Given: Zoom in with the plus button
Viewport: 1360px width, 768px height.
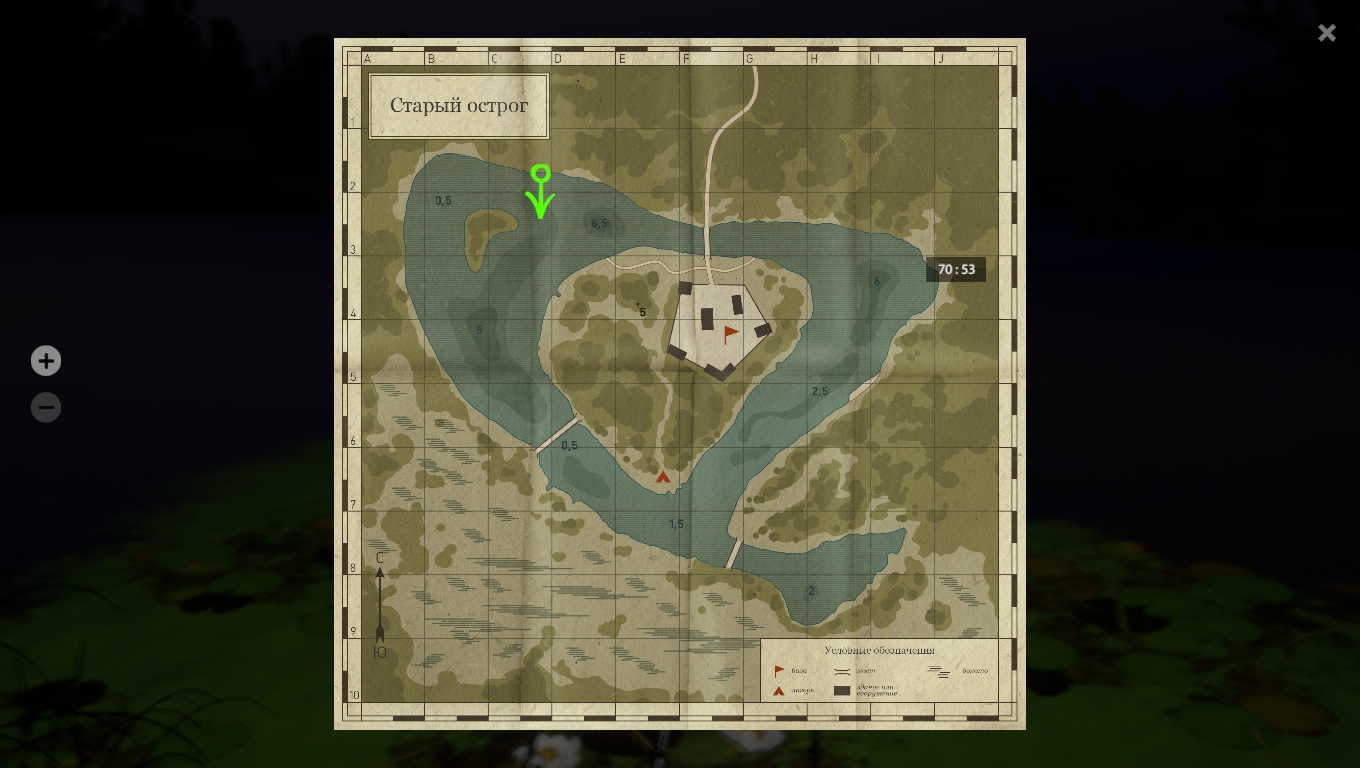Looking at the screenshot, I should click(x=46, y=361).
